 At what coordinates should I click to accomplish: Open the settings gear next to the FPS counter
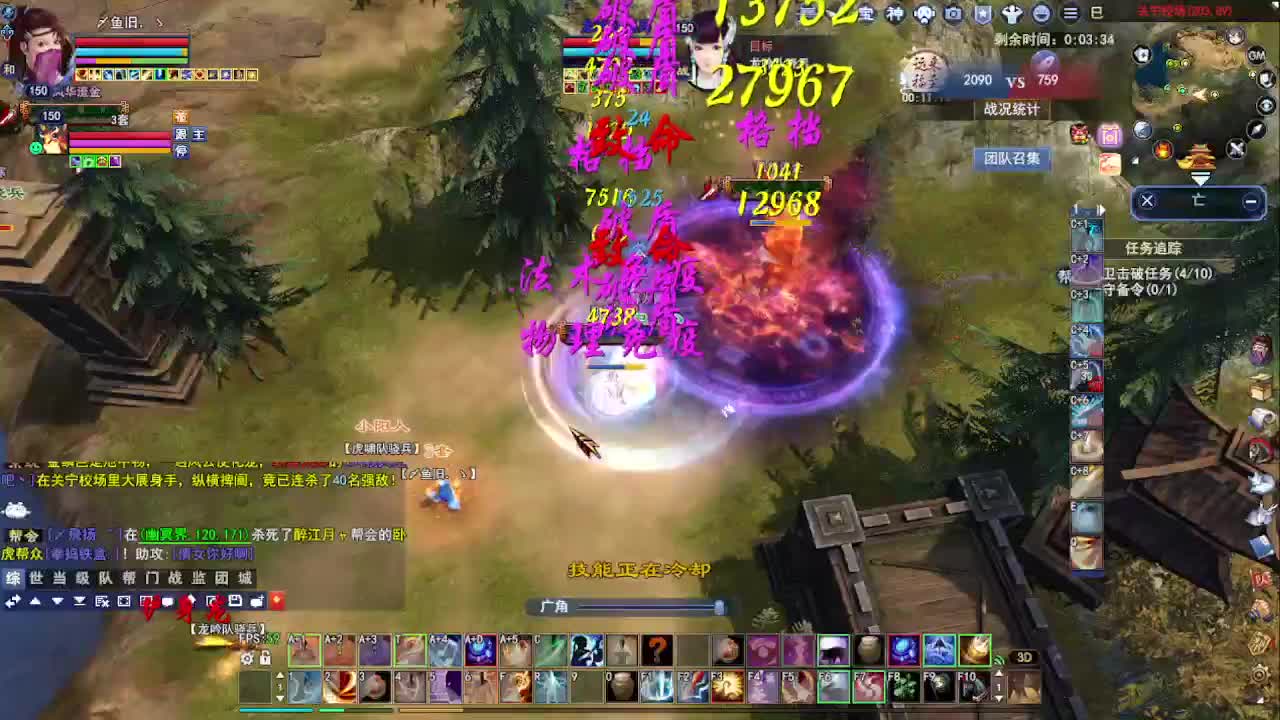247,659
